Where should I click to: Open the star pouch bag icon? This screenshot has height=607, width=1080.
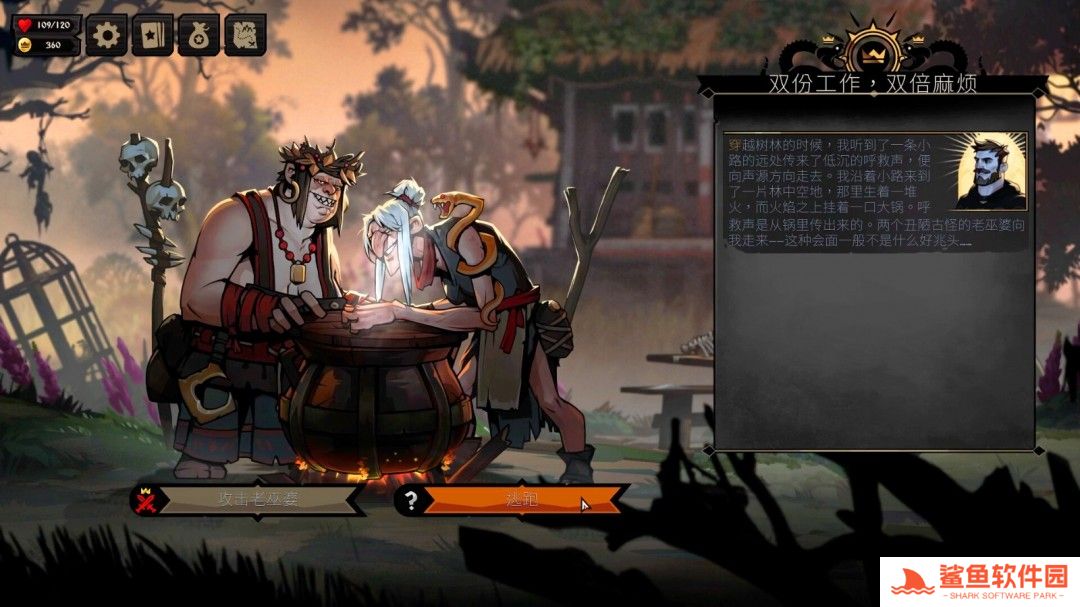(x=198, y=36)
